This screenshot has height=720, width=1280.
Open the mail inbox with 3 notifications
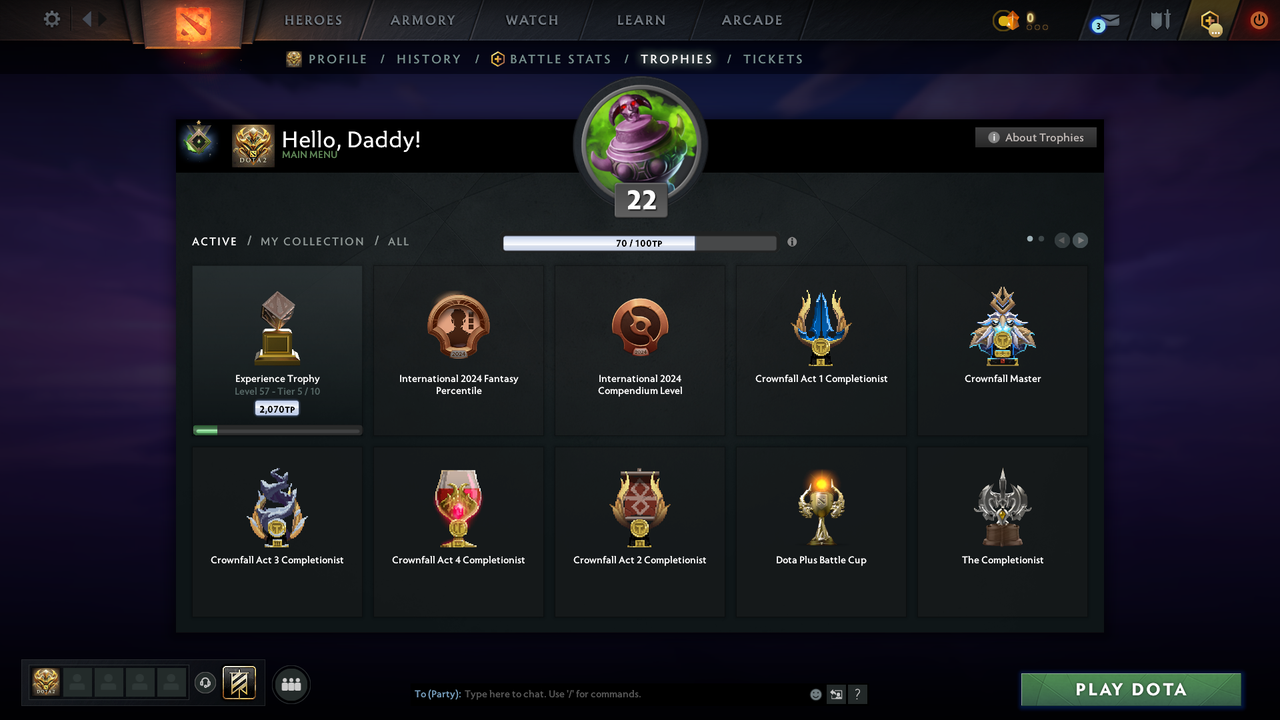pyautogui.click(x=1104, y=22)
